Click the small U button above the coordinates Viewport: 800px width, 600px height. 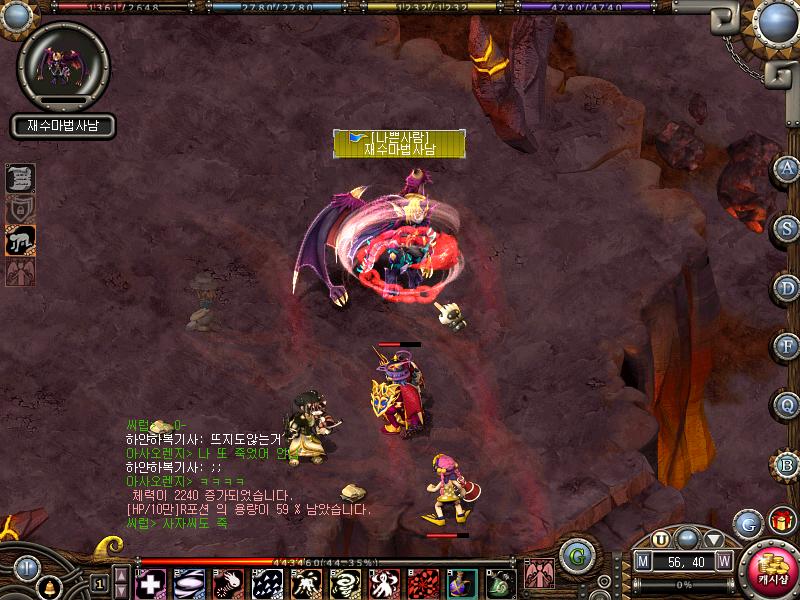(x=661, y=540)
